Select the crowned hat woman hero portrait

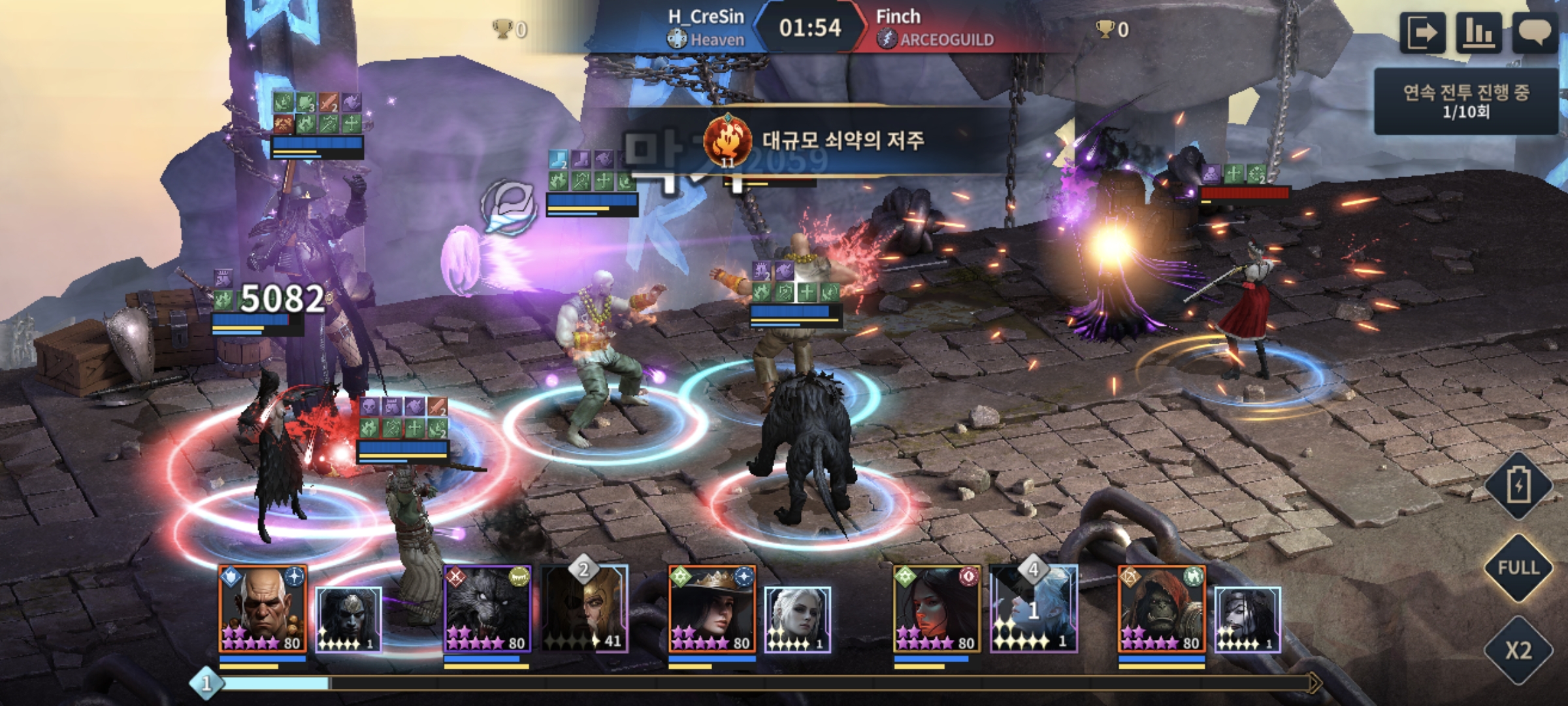tap(712, 609)
